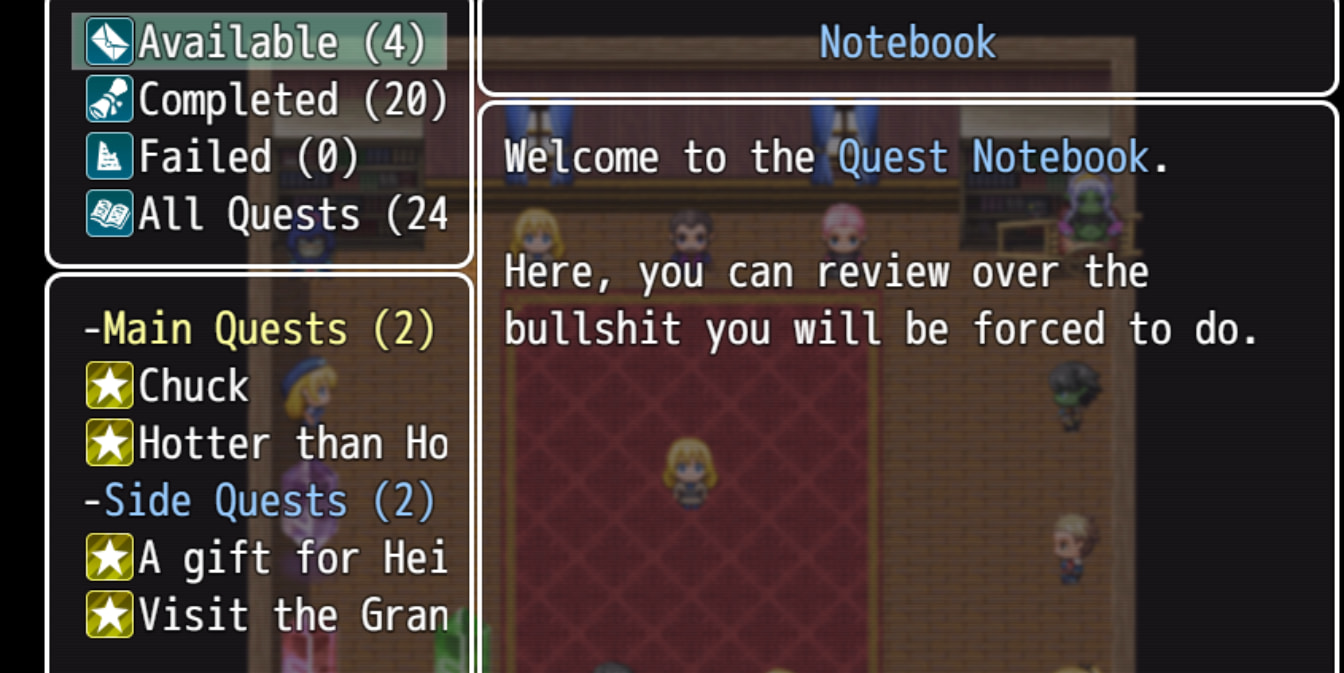Collapse the Side Quests header
The width and height of the screenshot is (1344, 673).
tap(260, 501)
